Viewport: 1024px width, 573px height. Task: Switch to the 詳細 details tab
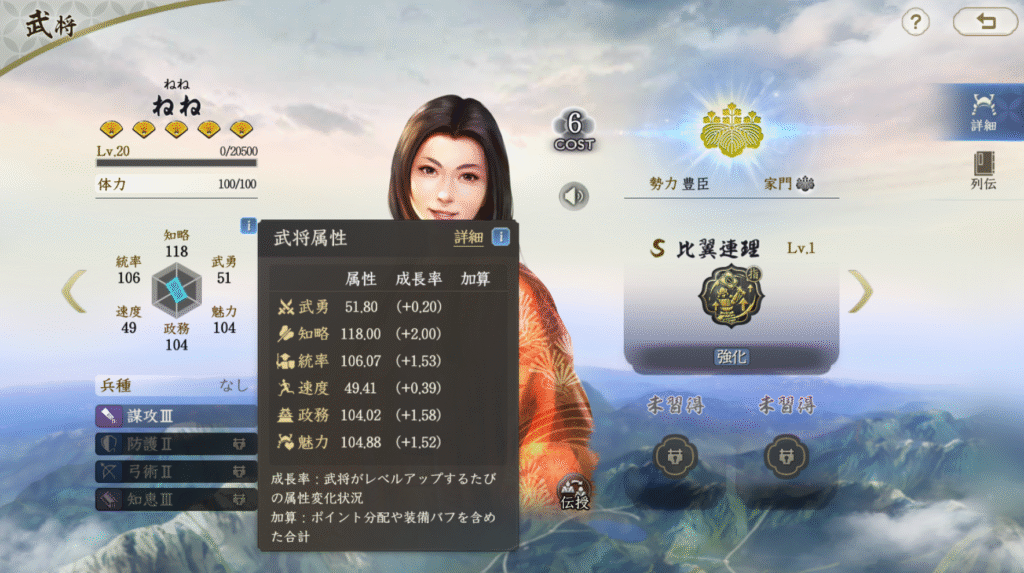click(x=983, y=112)
